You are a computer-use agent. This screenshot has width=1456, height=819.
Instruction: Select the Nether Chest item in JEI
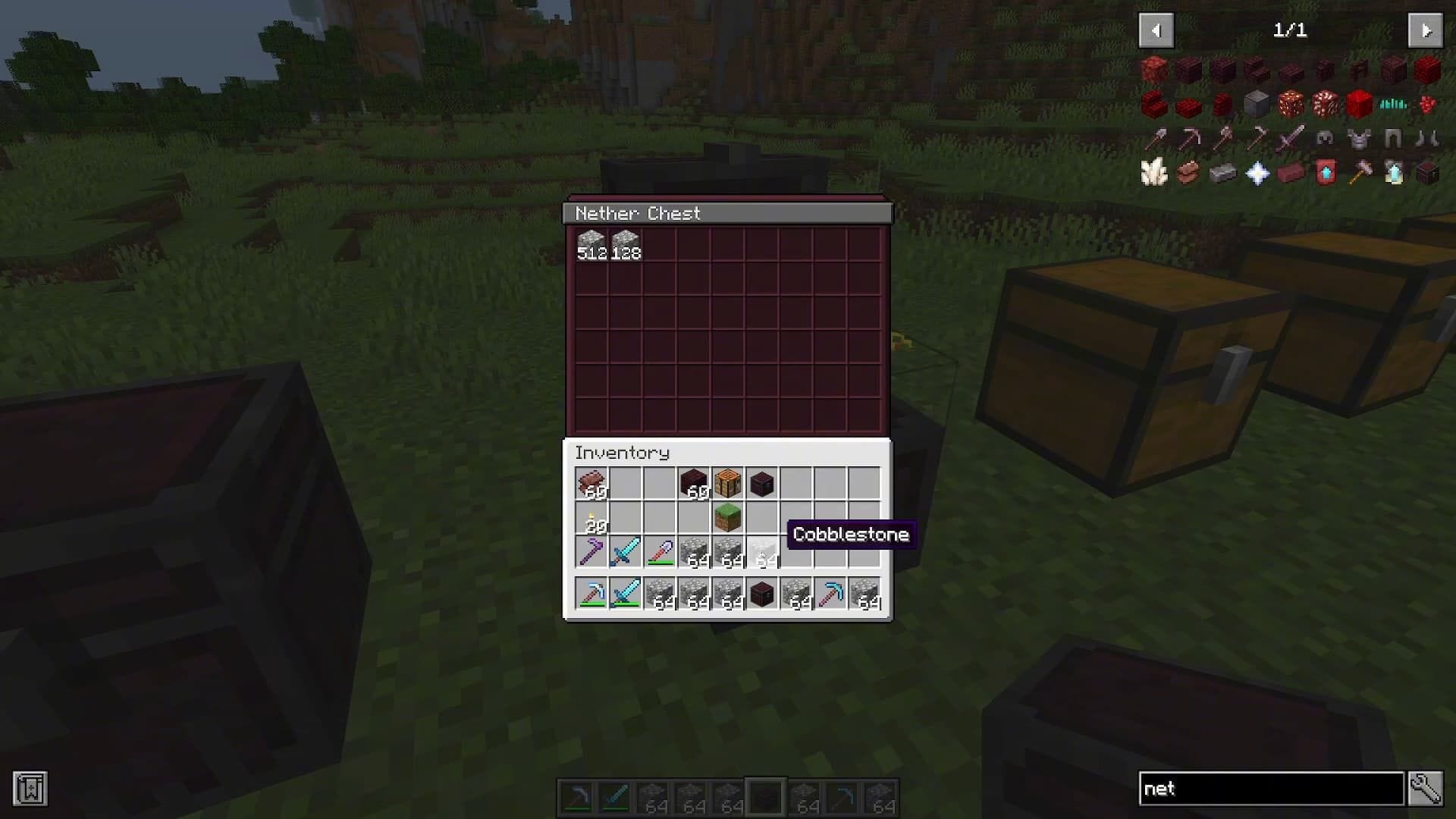click(x=1429, y=174)
